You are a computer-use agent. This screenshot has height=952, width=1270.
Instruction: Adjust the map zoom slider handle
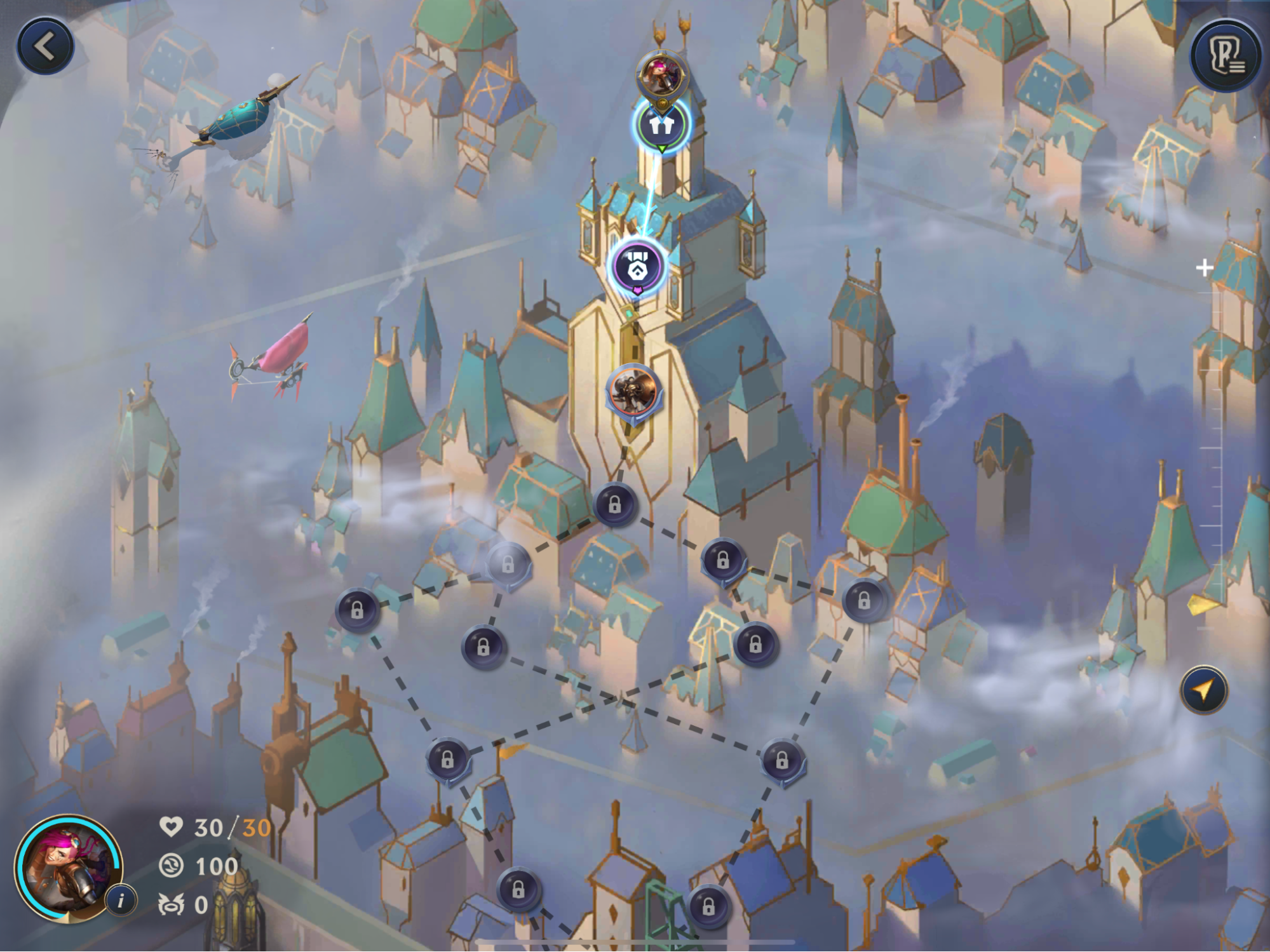coord(1202,603)
